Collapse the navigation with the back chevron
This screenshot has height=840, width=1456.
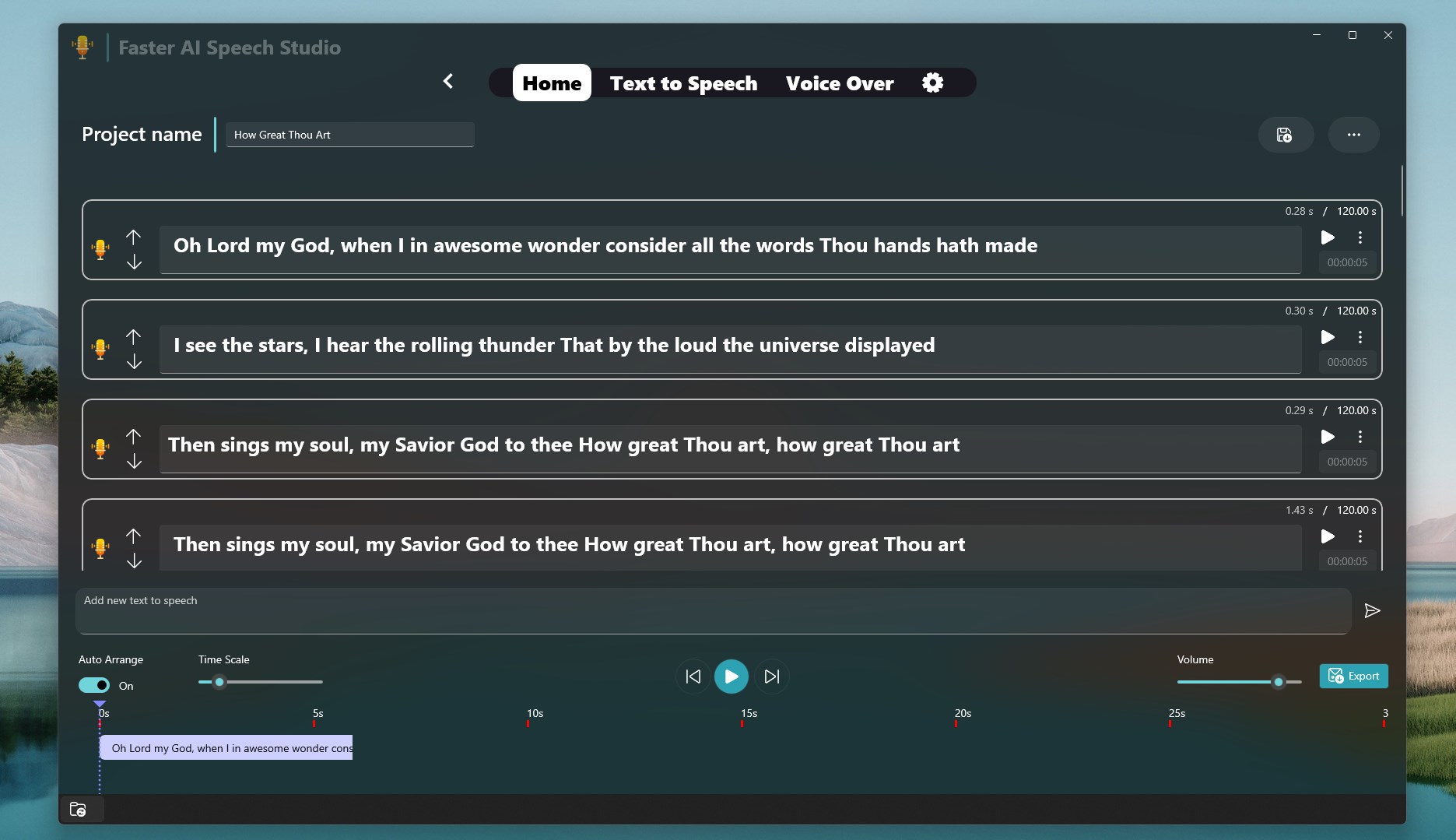[x=448, y=81]
